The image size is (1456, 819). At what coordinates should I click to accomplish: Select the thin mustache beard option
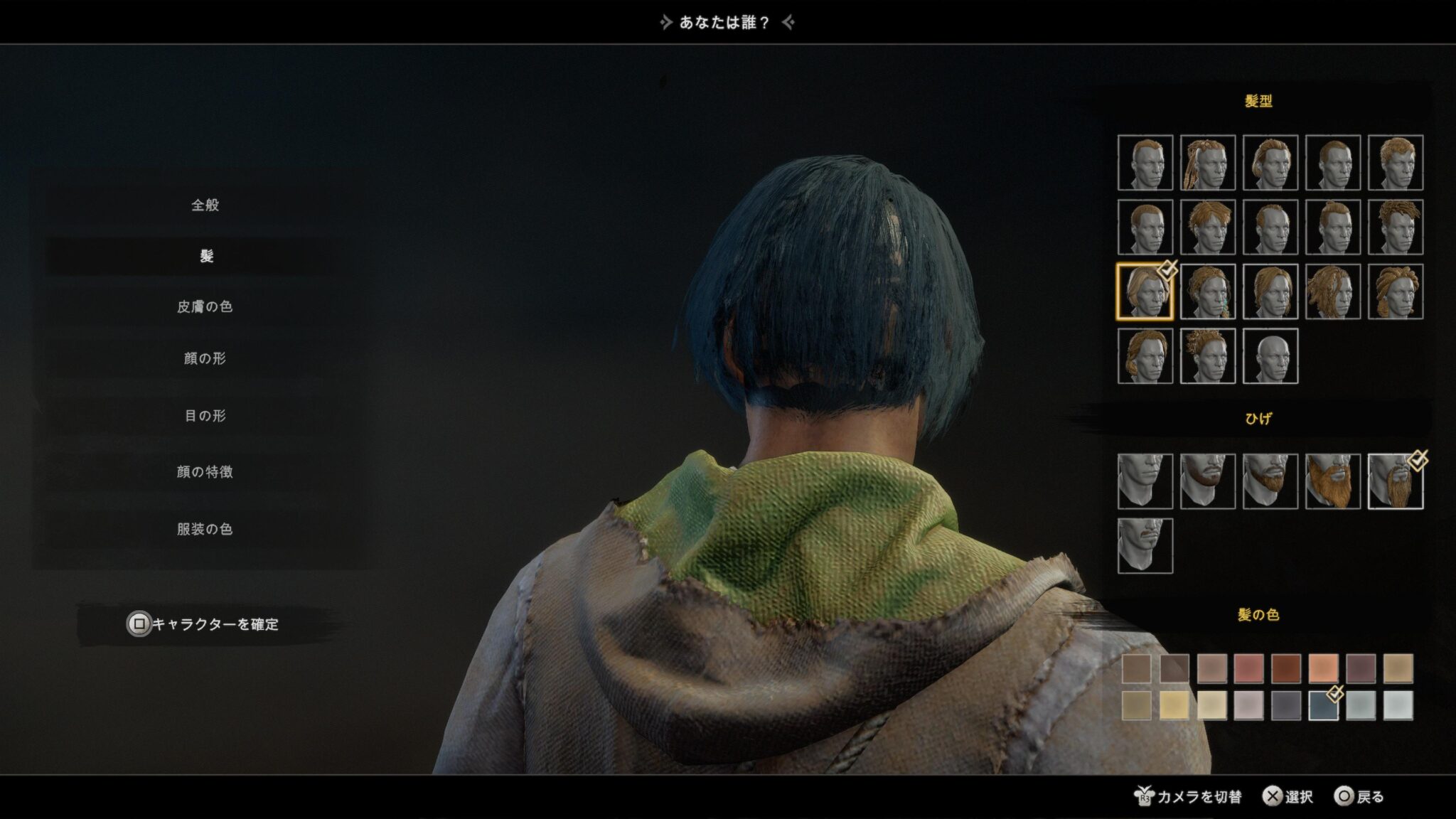(1145, 545)
